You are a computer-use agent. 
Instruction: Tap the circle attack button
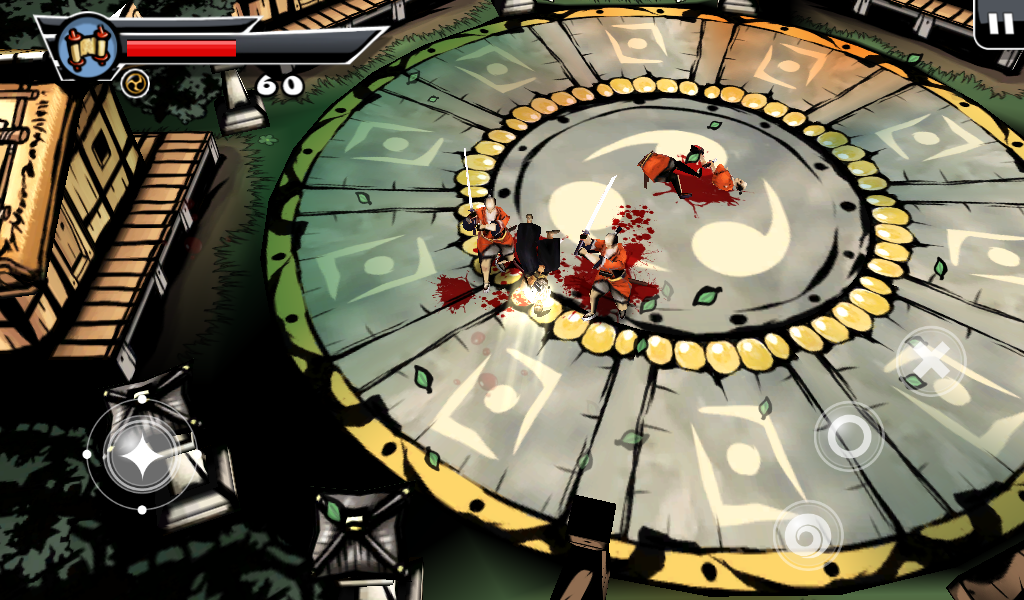pos(849,436)
